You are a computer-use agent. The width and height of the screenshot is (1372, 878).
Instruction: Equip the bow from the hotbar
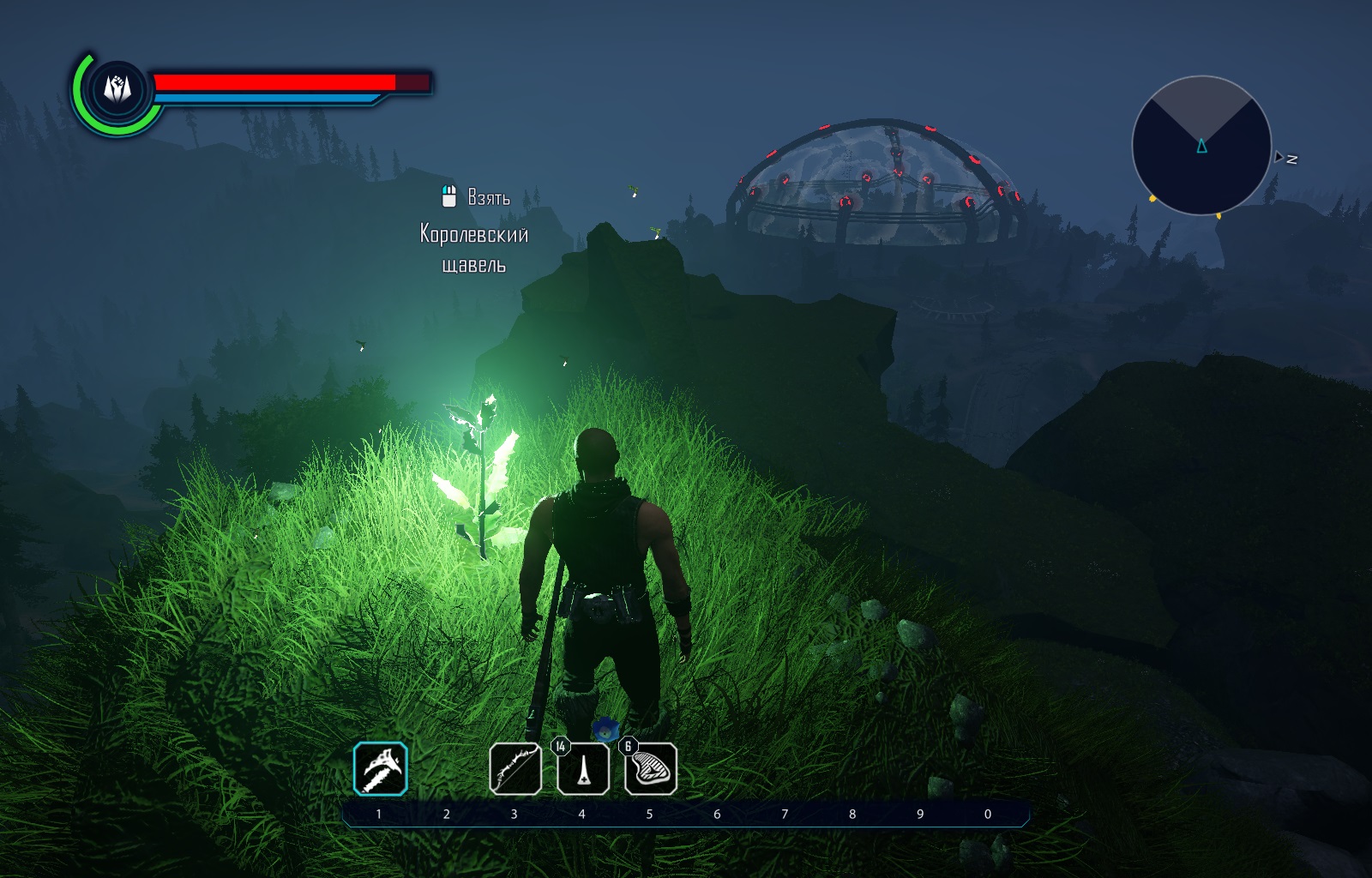click(x=514, y=768)
